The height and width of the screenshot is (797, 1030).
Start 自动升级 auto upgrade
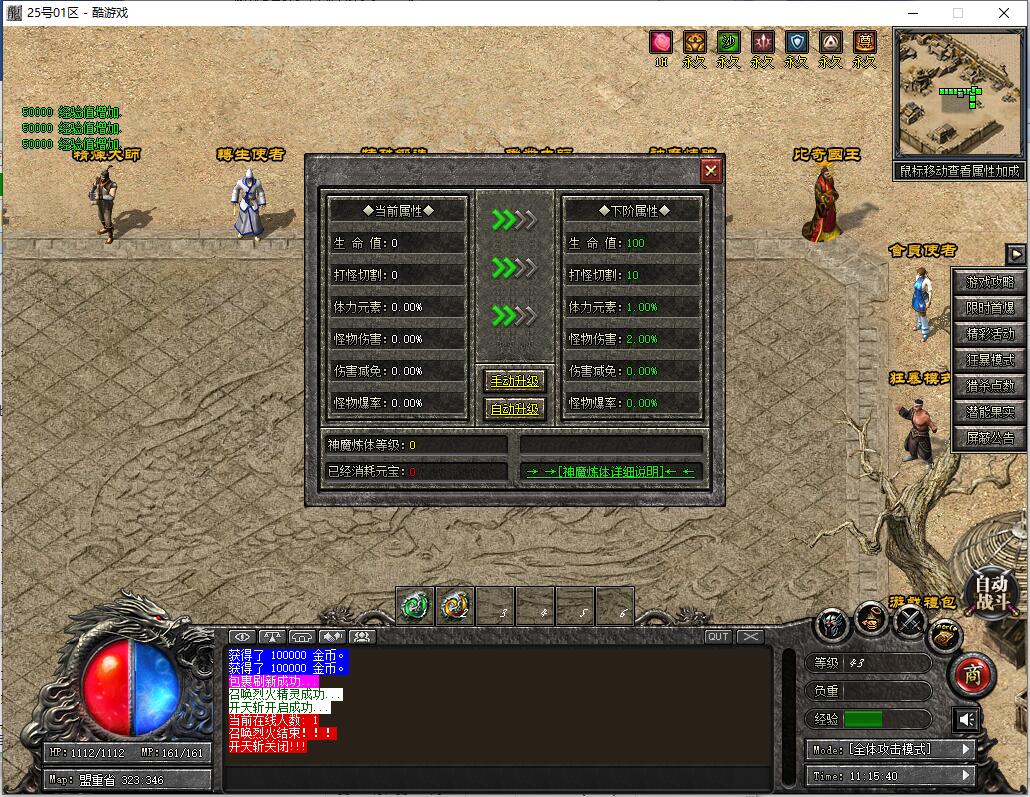[x=514, y=408]
